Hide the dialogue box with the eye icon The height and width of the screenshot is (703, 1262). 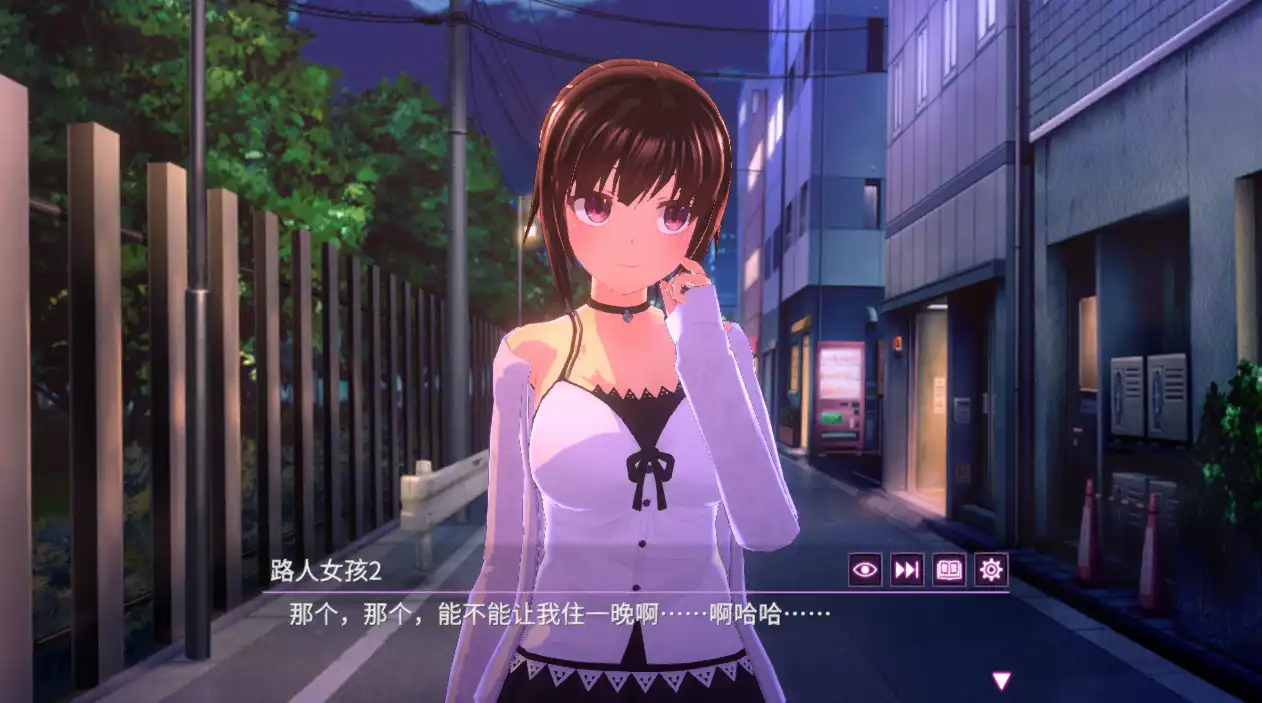(x=865, y=570)
